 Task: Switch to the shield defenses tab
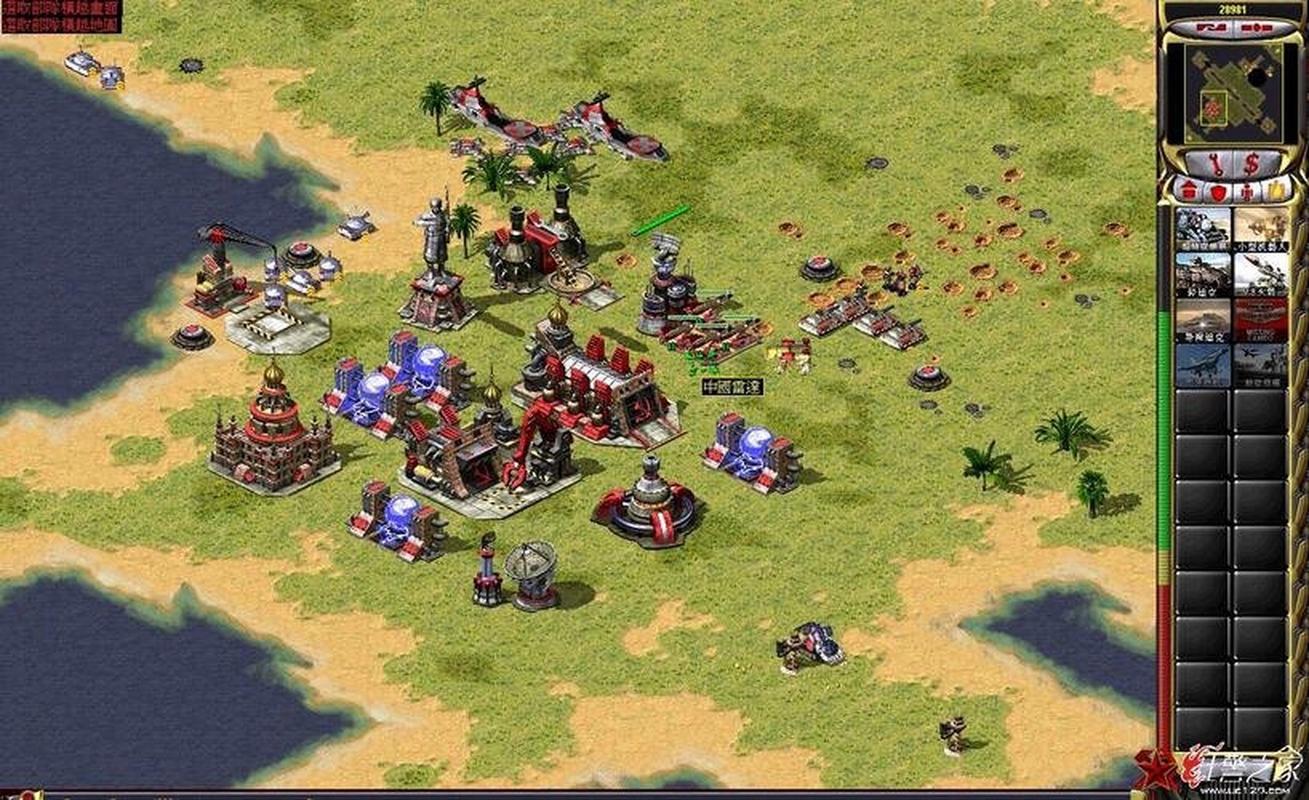1217,190
